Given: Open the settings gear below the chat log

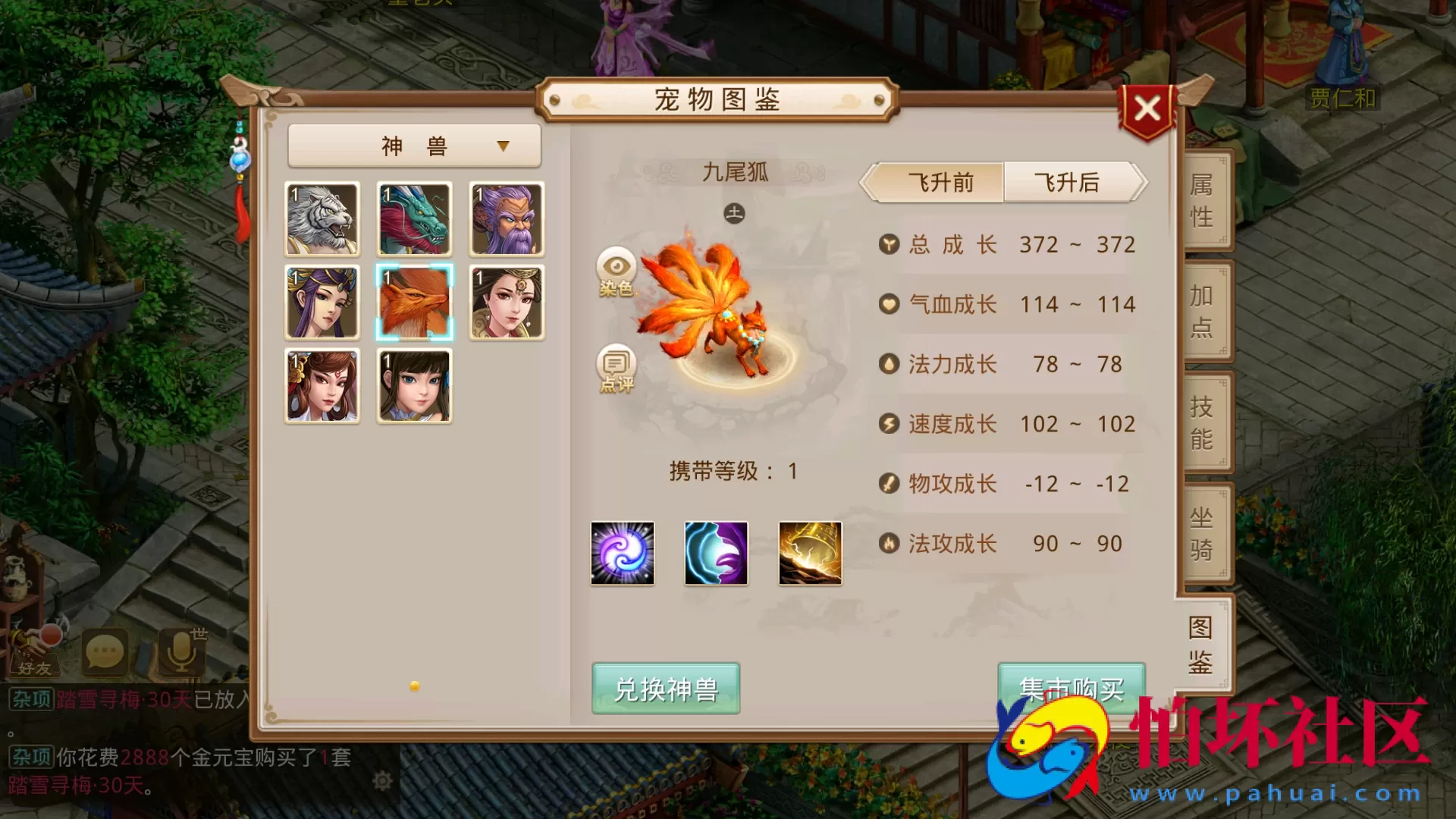Looking at the screenshot, I should (x=381, y=780).
